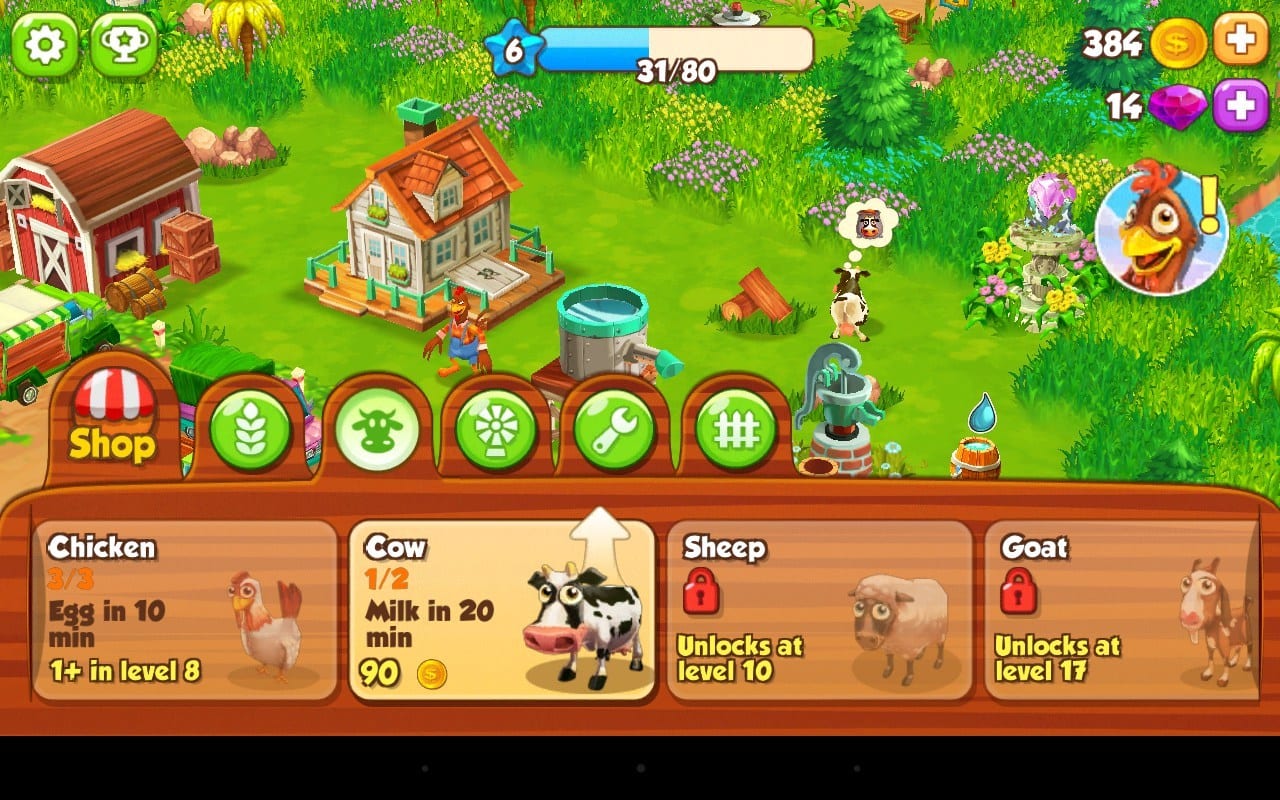Open the fence decorations category
Screen dimensions: 1280x800
[x=736, y=428]
